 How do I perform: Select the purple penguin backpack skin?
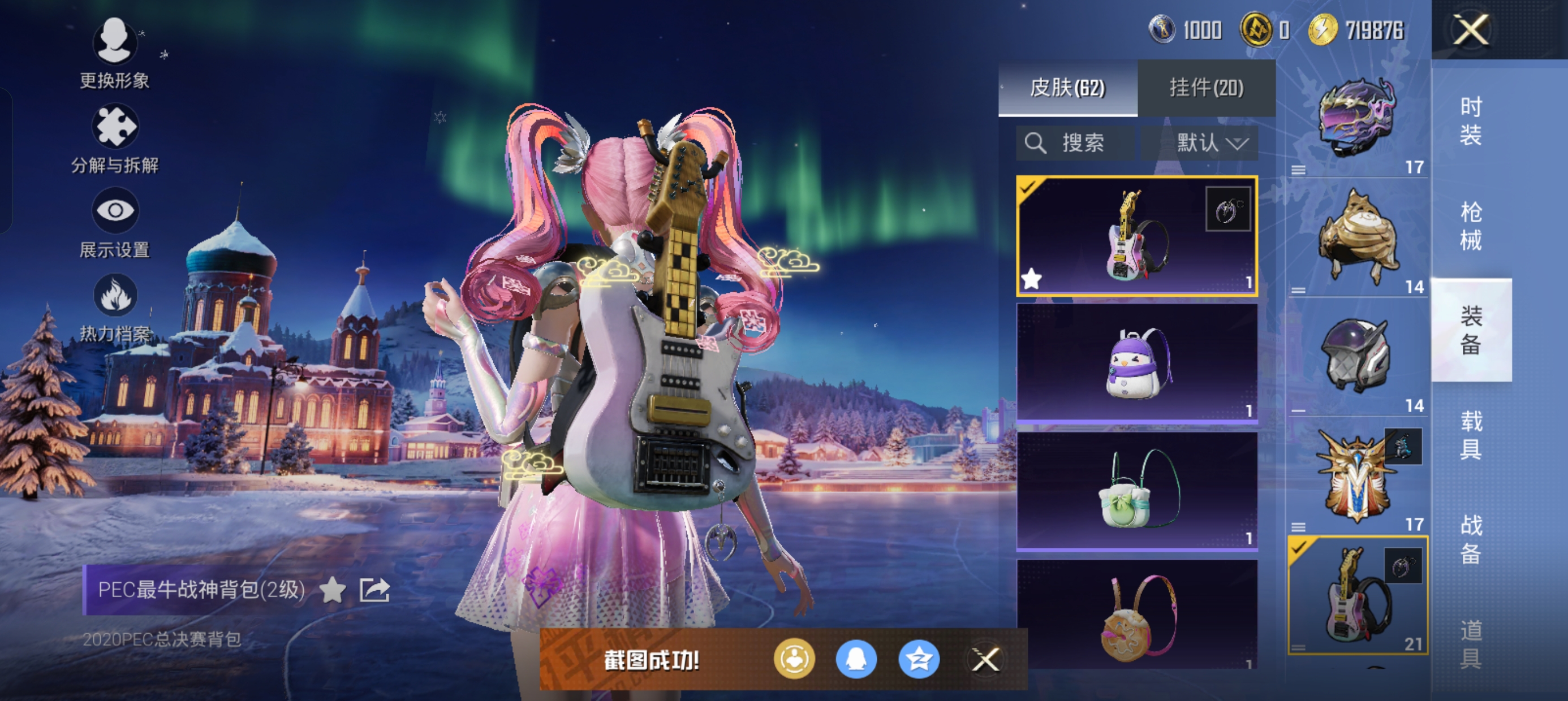pyautogui.click(x=1136, y=363)
